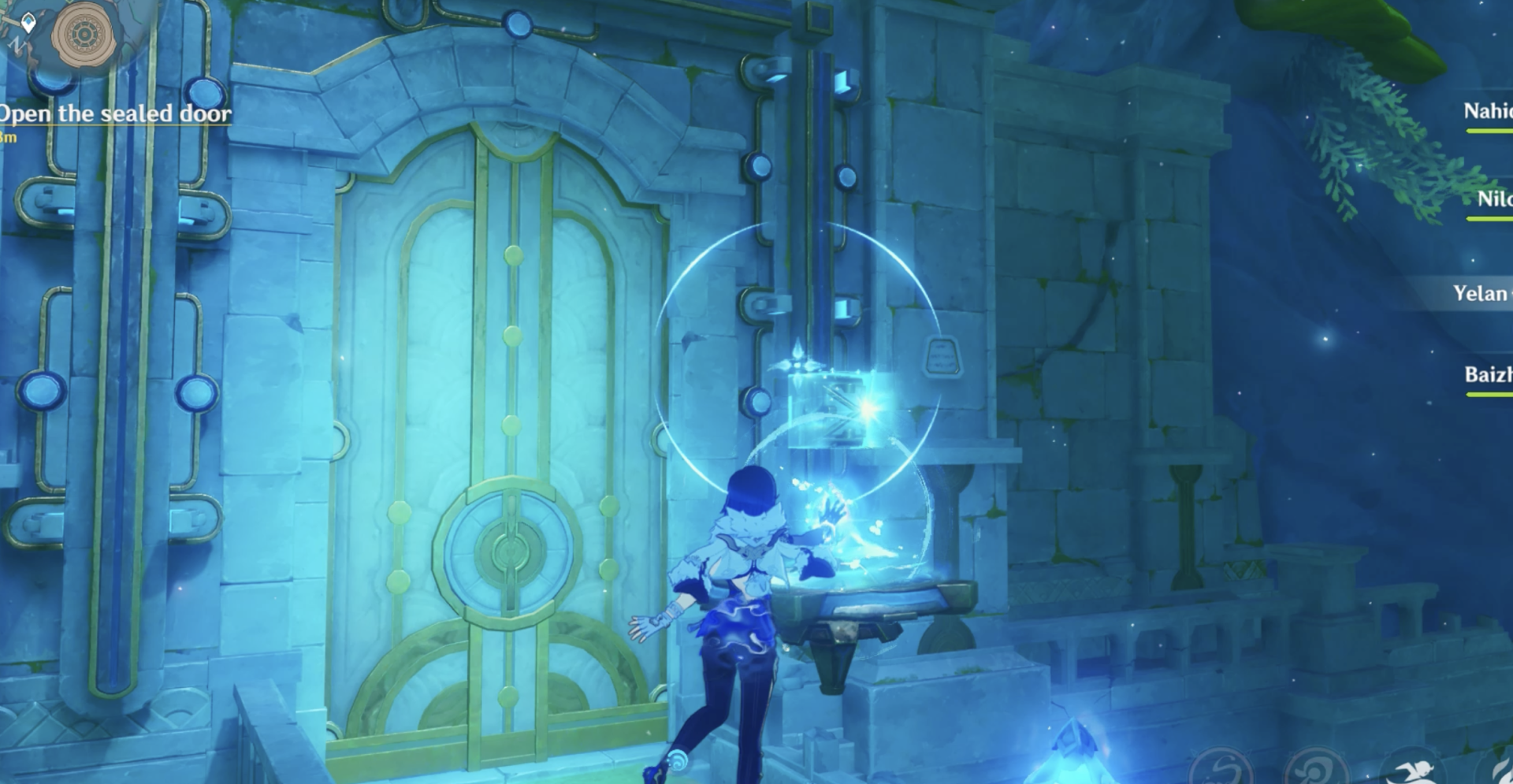Click Nahida's green health bar
The image size is (1513, 784).
click(1489, 131)
